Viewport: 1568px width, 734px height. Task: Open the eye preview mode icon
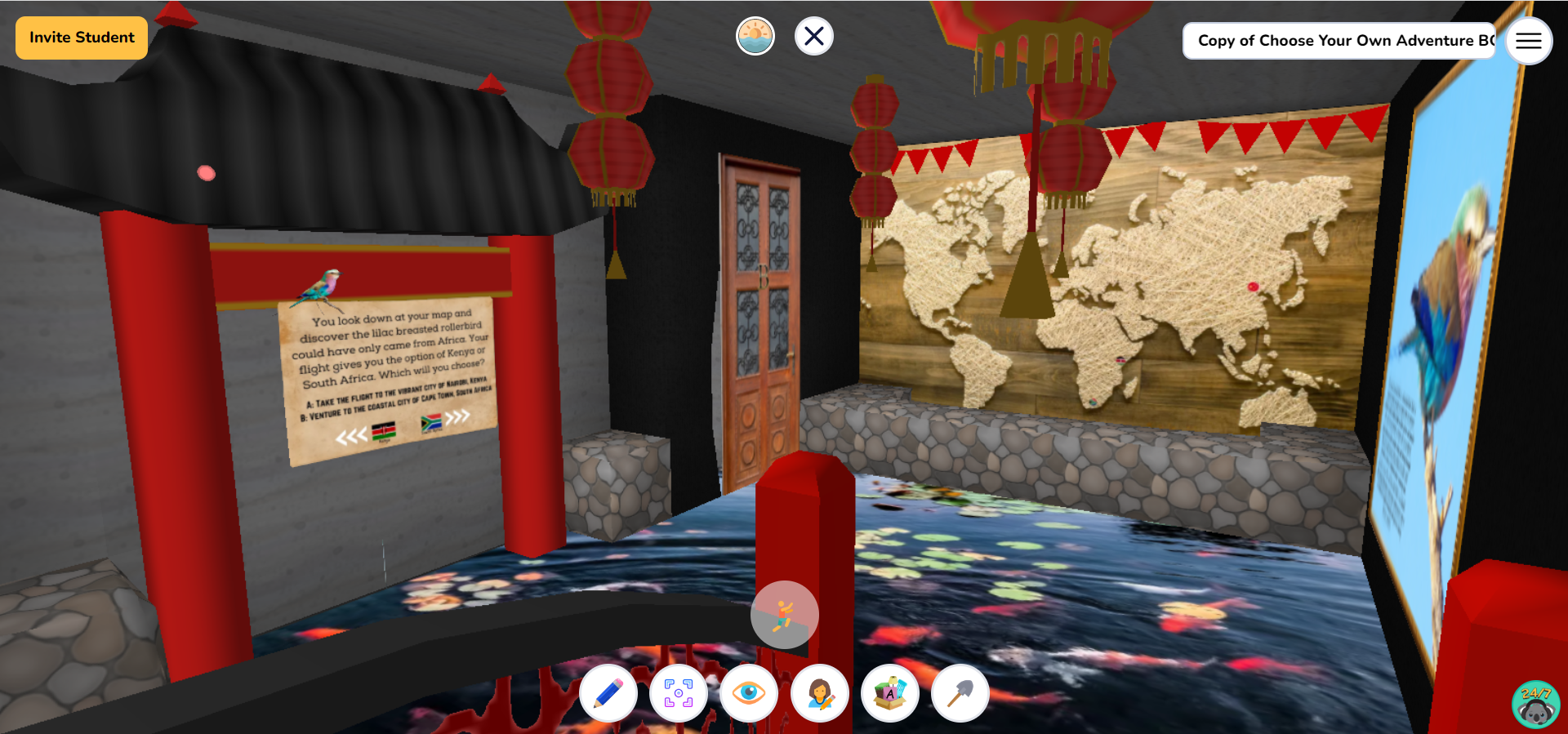tap(750, 693)
